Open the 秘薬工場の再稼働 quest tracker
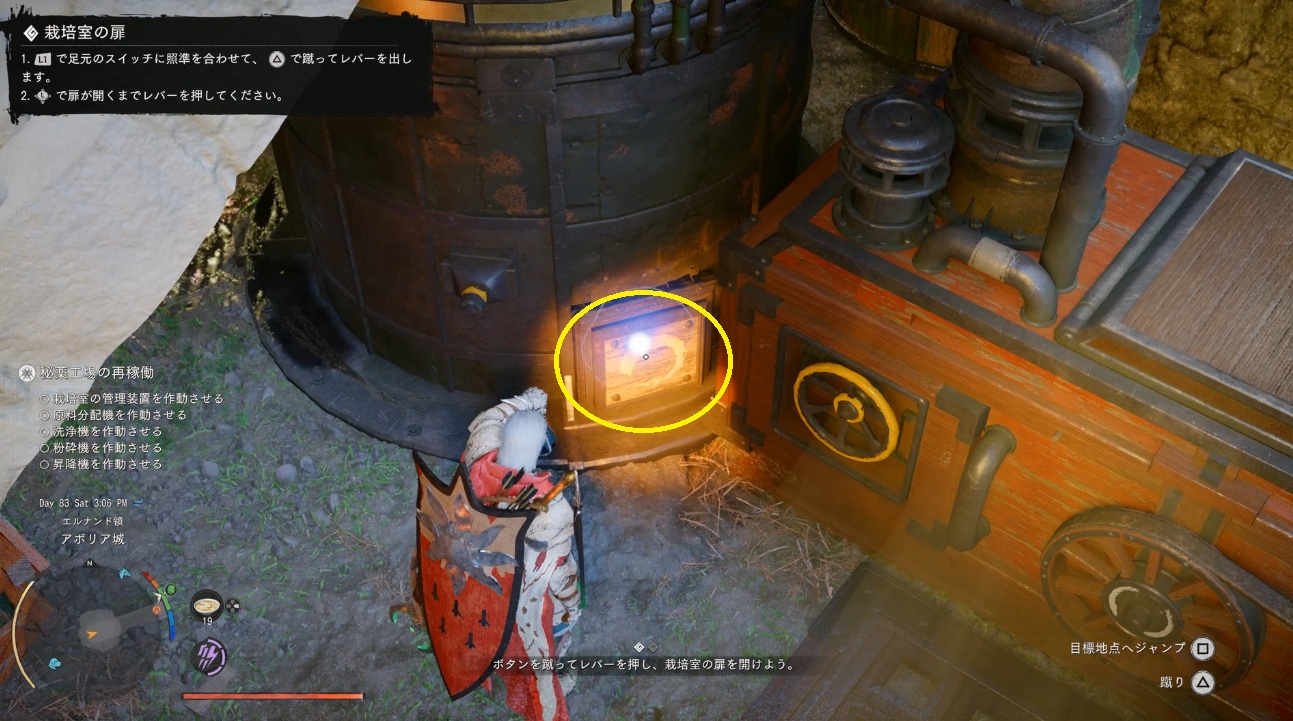 (96, 373)
